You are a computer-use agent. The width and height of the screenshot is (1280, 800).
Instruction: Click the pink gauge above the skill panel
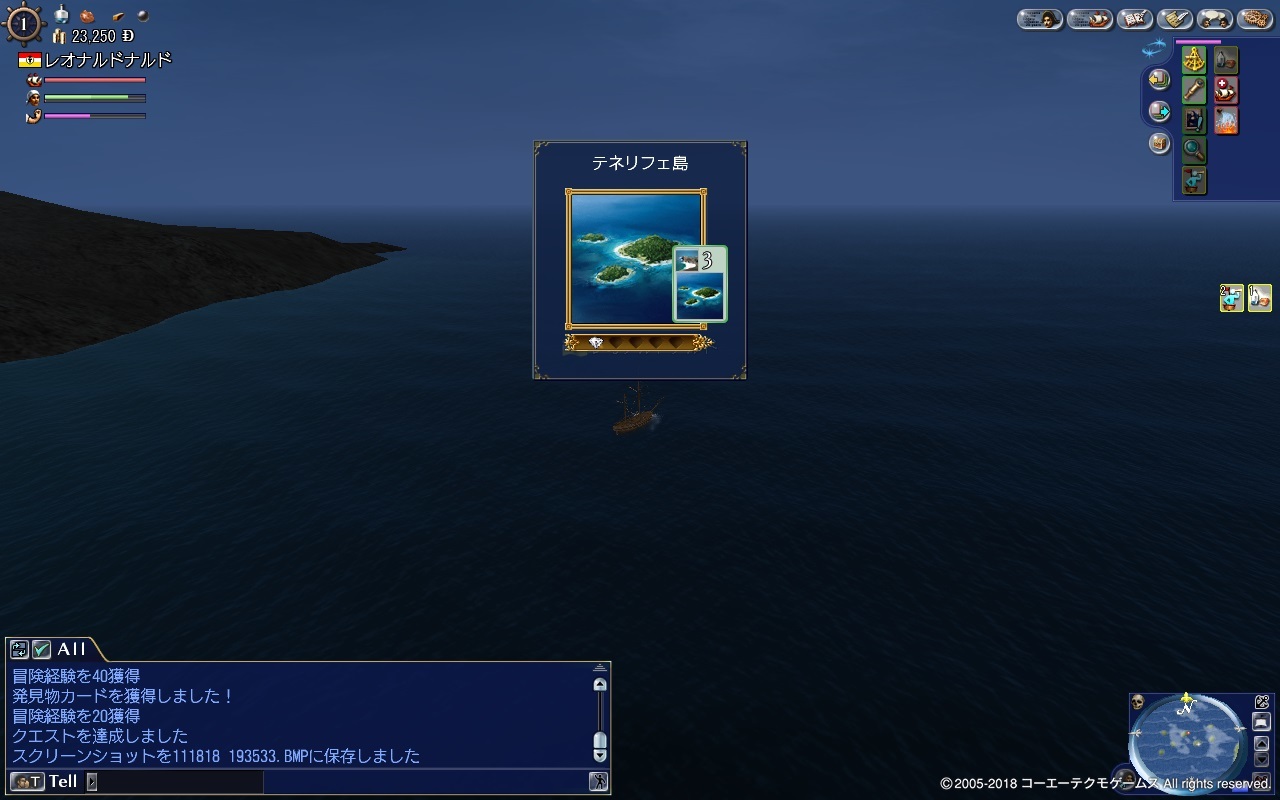(x=1198, y=42)
